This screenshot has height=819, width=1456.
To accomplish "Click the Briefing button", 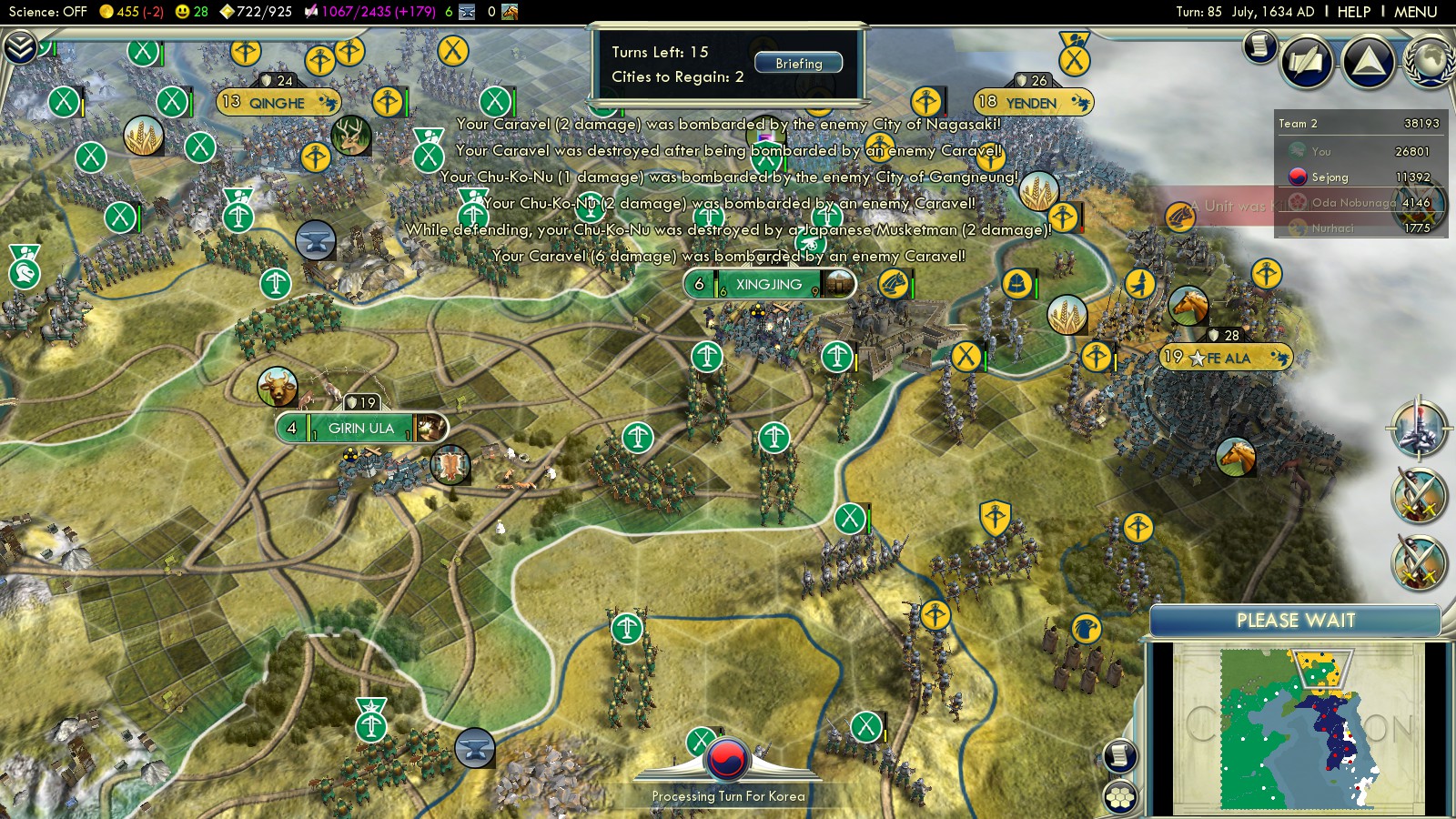I will tap(798, 63).
